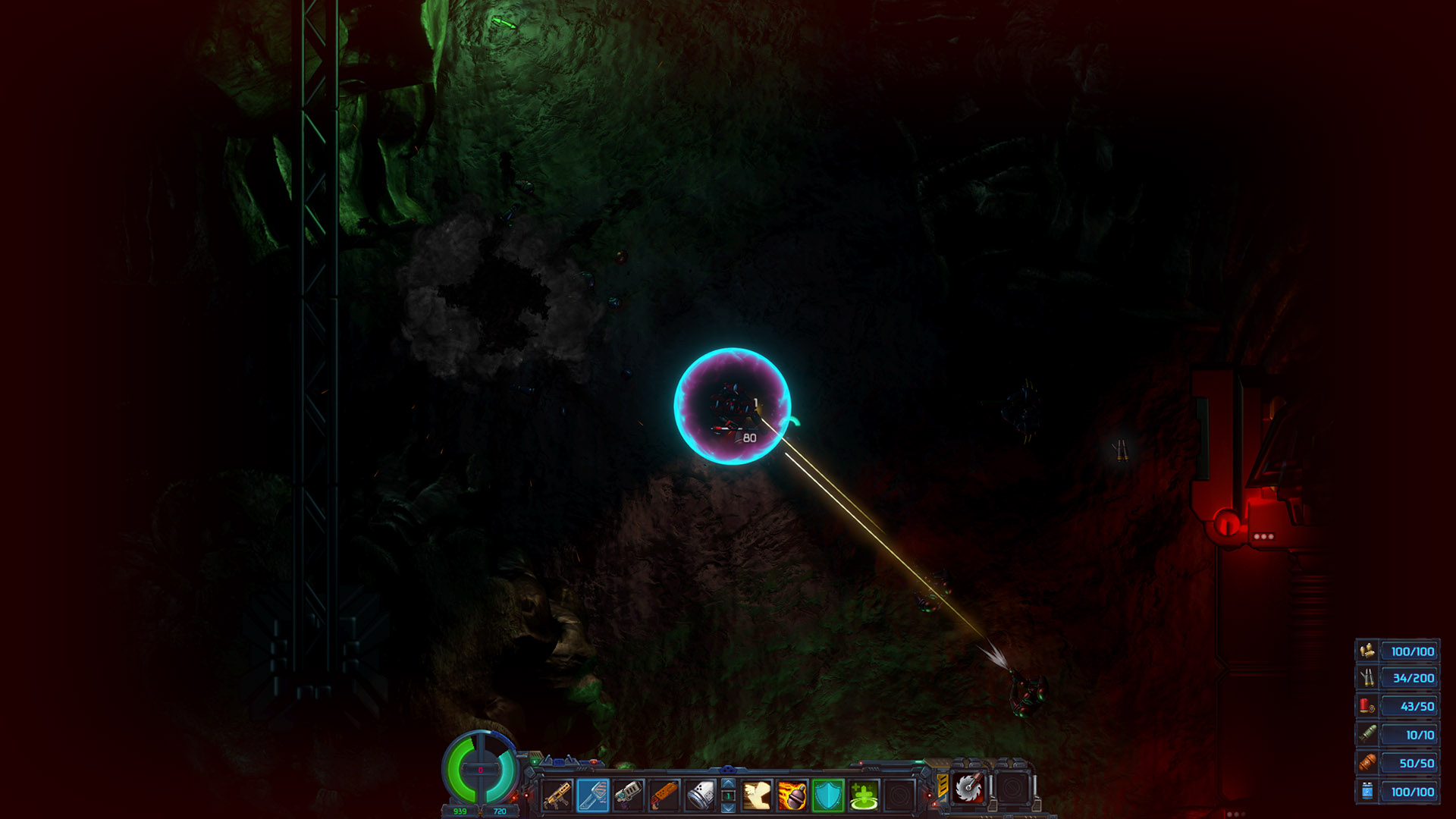The height and width of the screenshot is (819, 1456).
Task: Select the assault rifle weapon slot
Action: [x=558, y=795]
